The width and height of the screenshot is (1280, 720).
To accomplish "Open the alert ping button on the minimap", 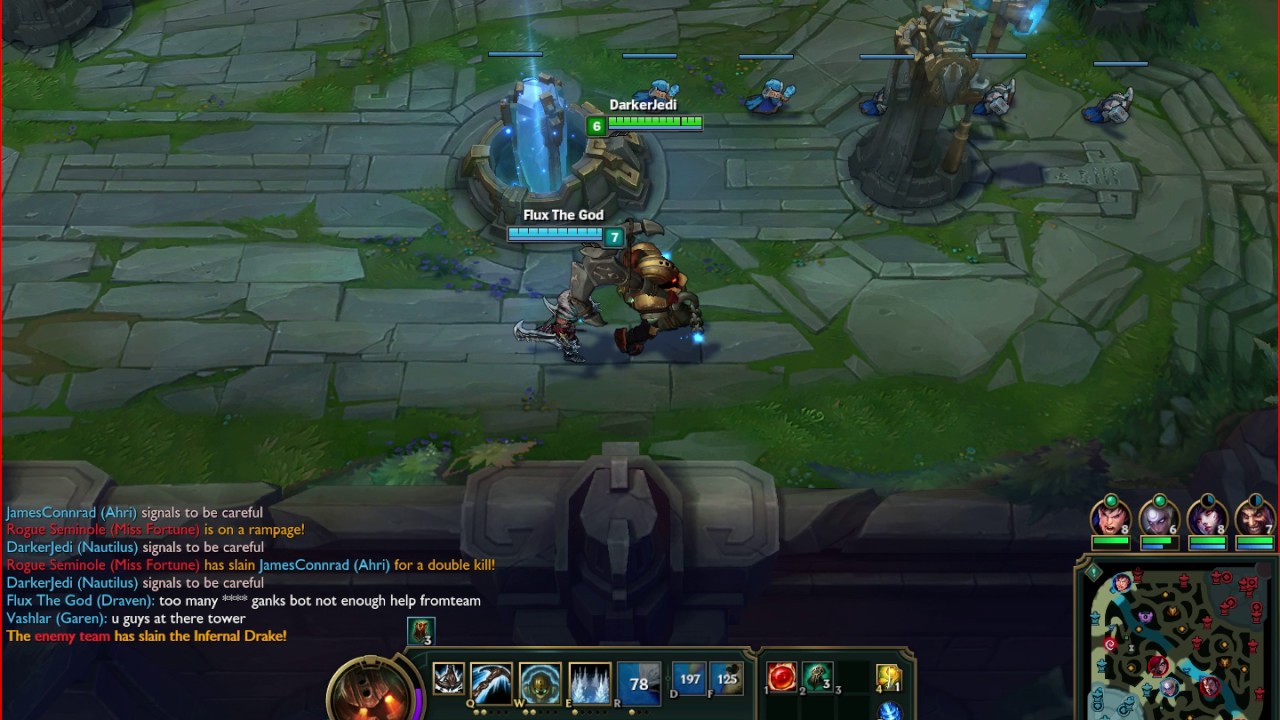I will tap(1094, 572).
